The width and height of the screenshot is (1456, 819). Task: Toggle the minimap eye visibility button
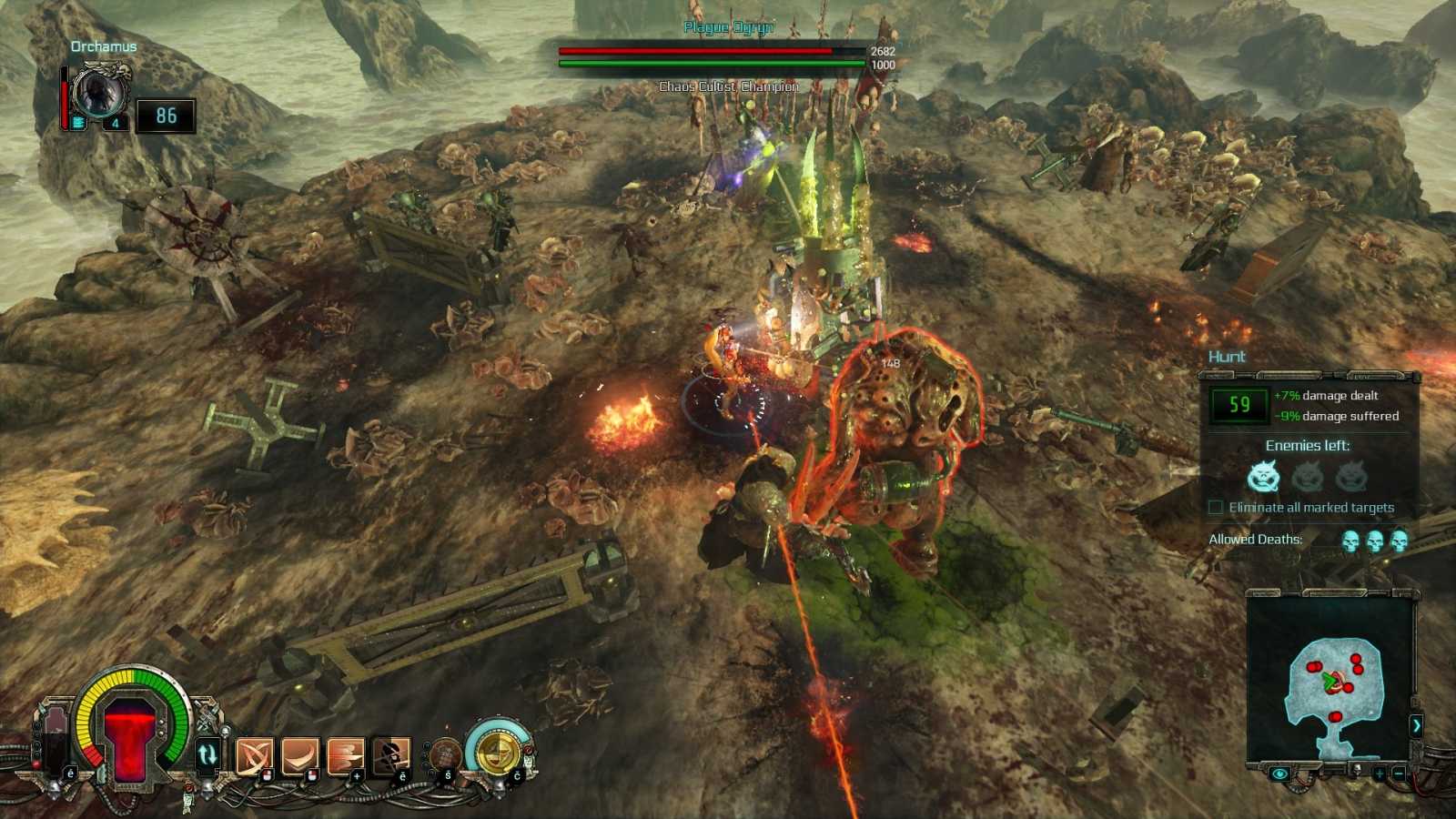1279,773
